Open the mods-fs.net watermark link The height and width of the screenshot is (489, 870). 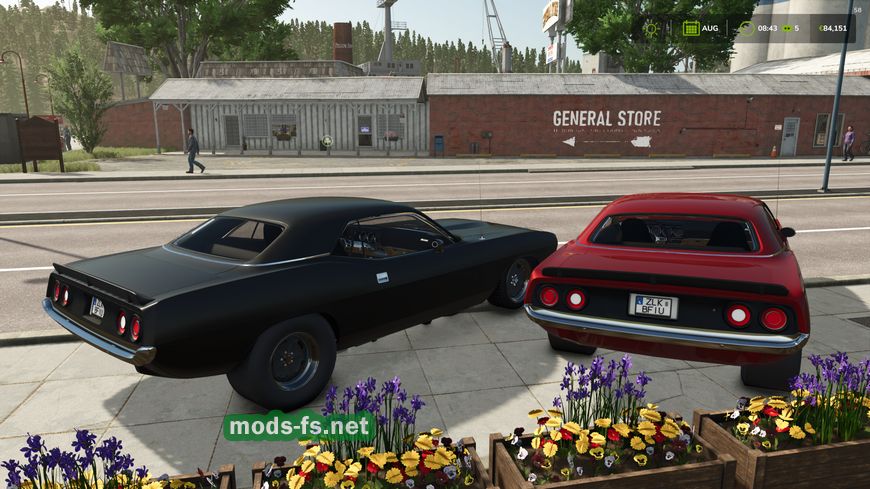299,426
